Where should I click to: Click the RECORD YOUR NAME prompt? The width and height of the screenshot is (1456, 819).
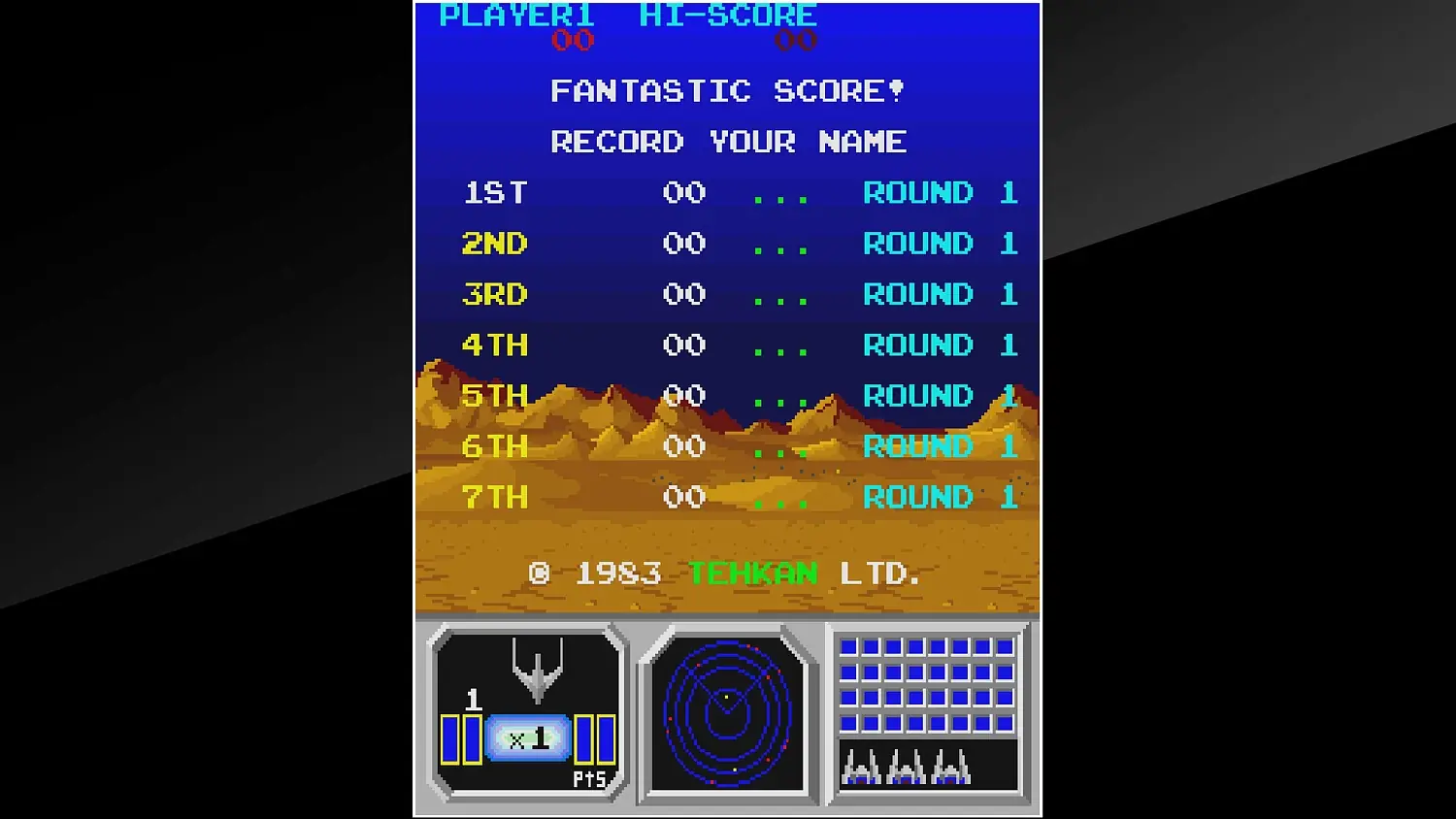point(727,142)
